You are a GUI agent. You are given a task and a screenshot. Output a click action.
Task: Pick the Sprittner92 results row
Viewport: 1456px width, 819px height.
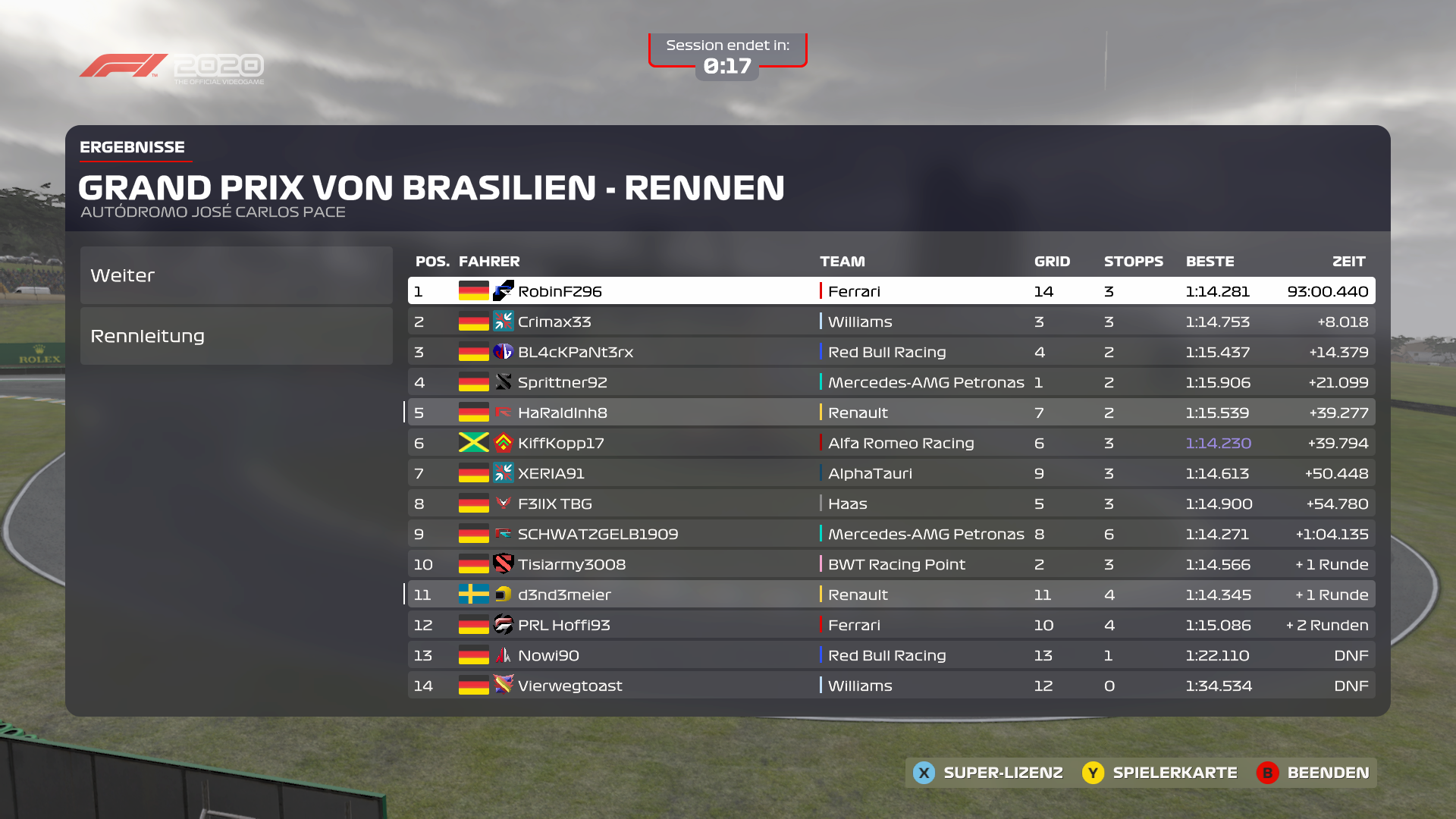891,382
